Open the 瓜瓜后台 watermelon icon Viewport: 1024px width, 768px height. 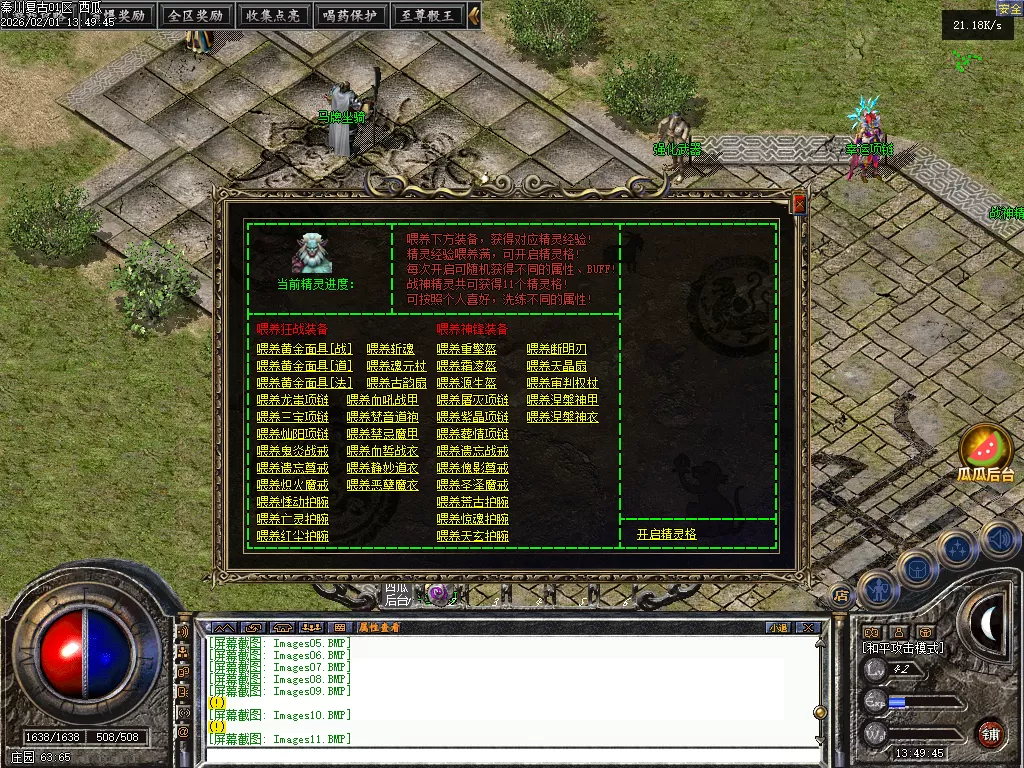coord(986,450)
